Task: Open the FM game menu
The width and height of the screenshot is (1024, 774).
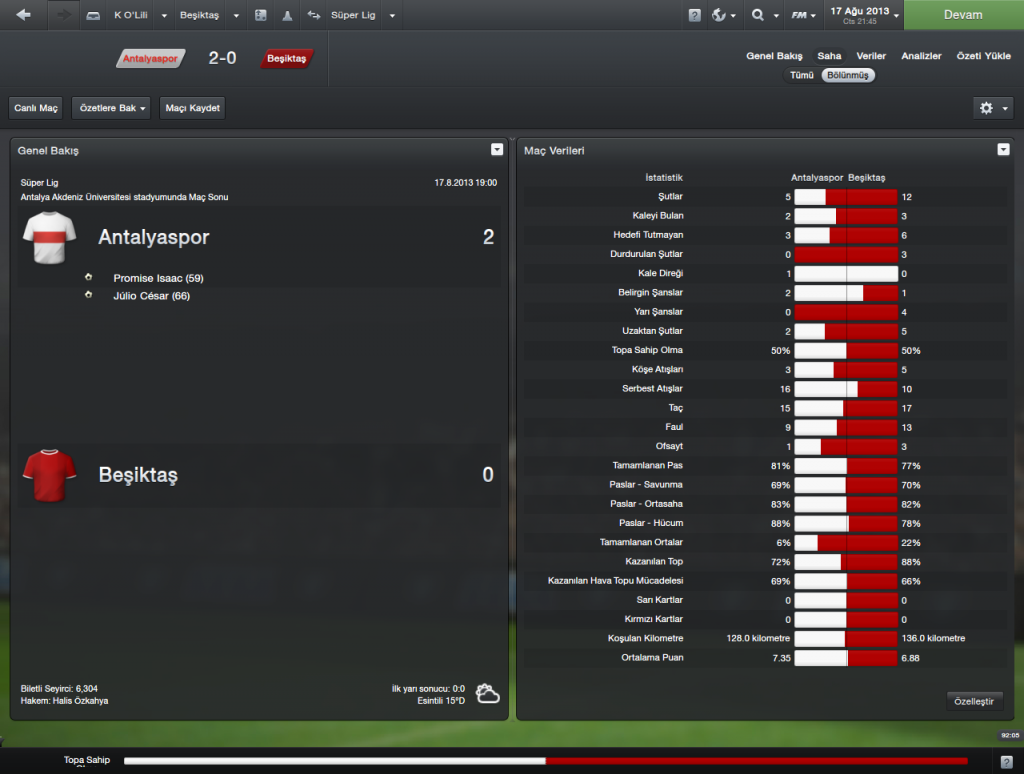Action: 802,16
